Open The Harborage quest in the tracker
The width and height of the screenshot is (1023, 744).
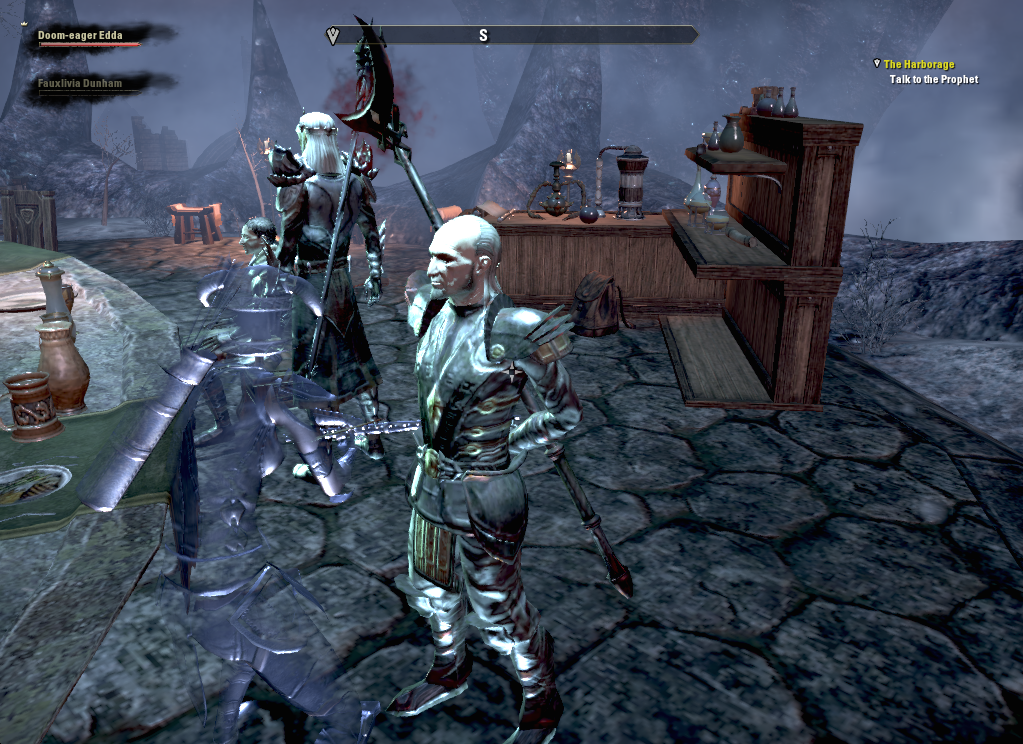click(x=918, y=64)
